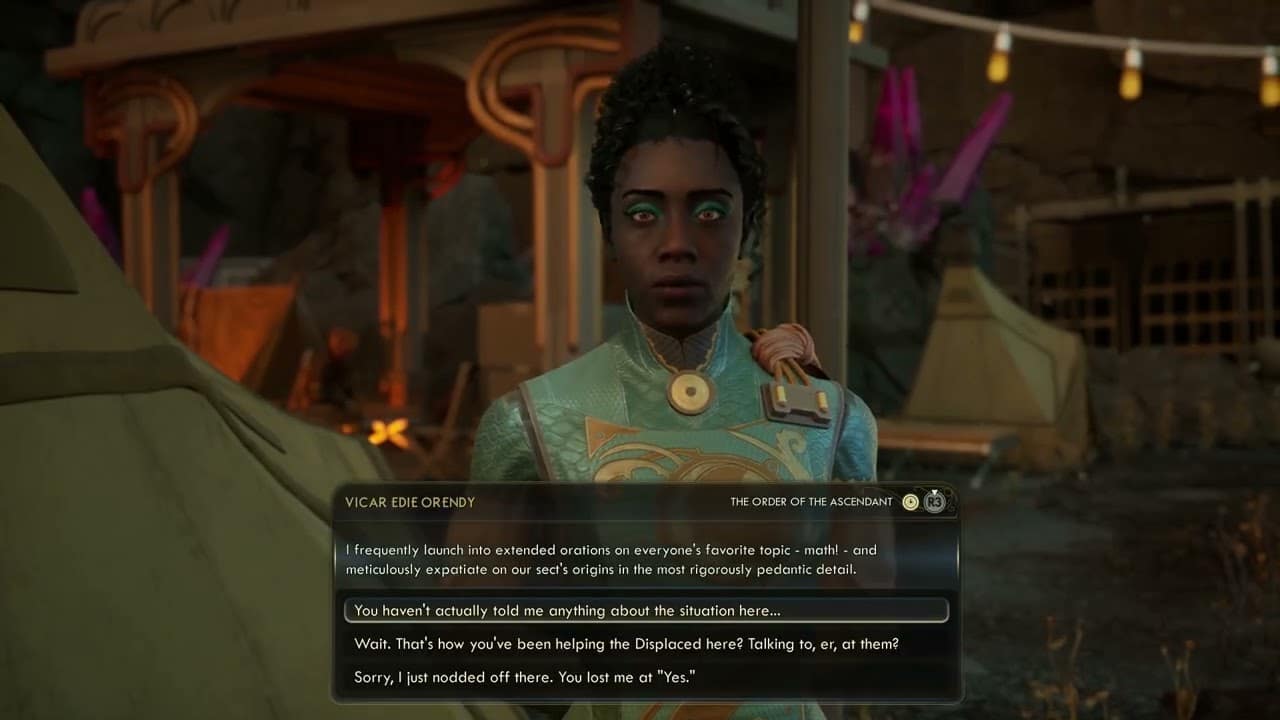The height and width of the screenshot is (720, 1280).
Task: Select the "Wait. That's how you've been helping" reply
Action: point(626,644)
